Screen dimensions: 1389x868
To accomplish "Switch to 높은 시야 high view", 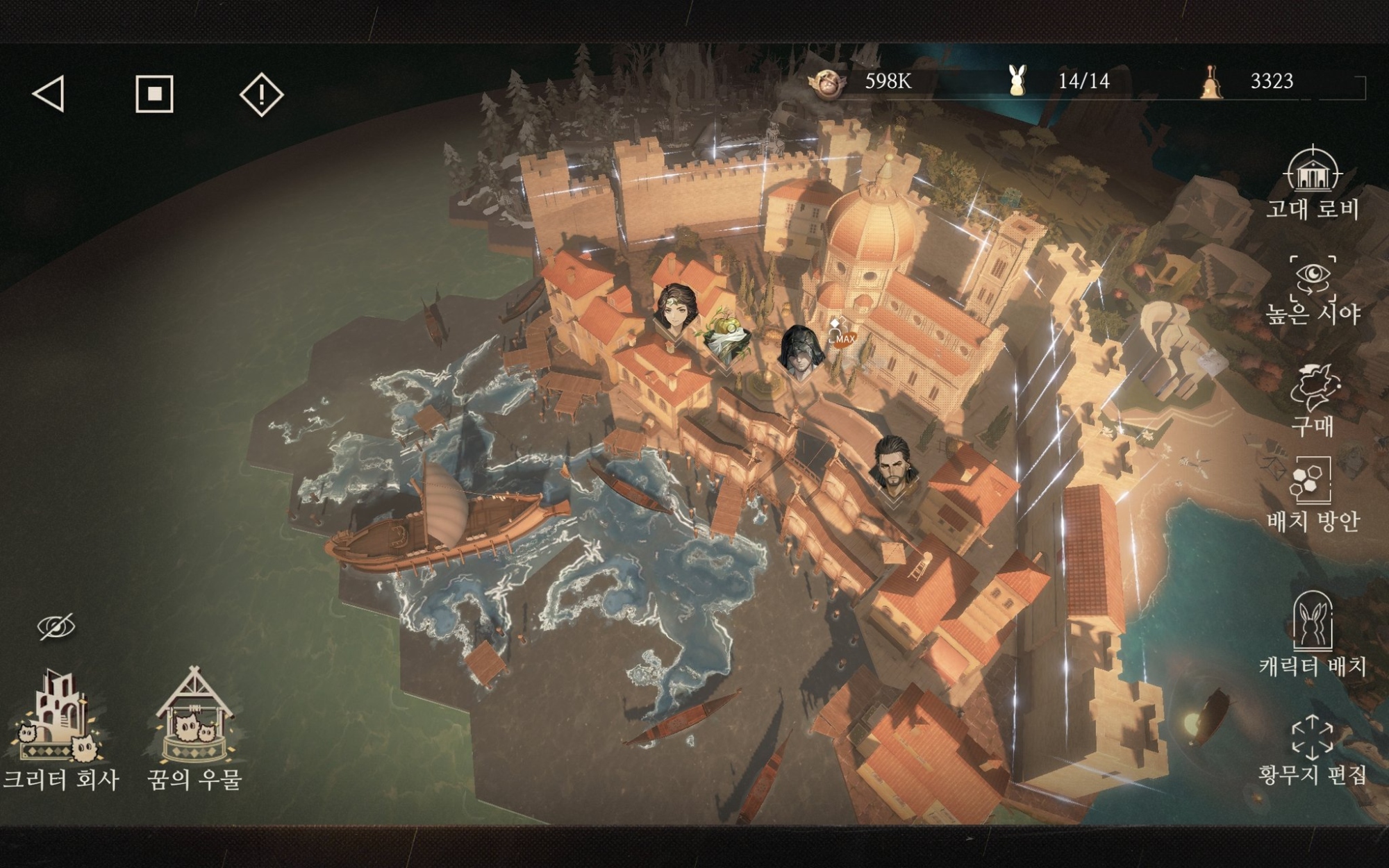I will (x=1312, y=289).
